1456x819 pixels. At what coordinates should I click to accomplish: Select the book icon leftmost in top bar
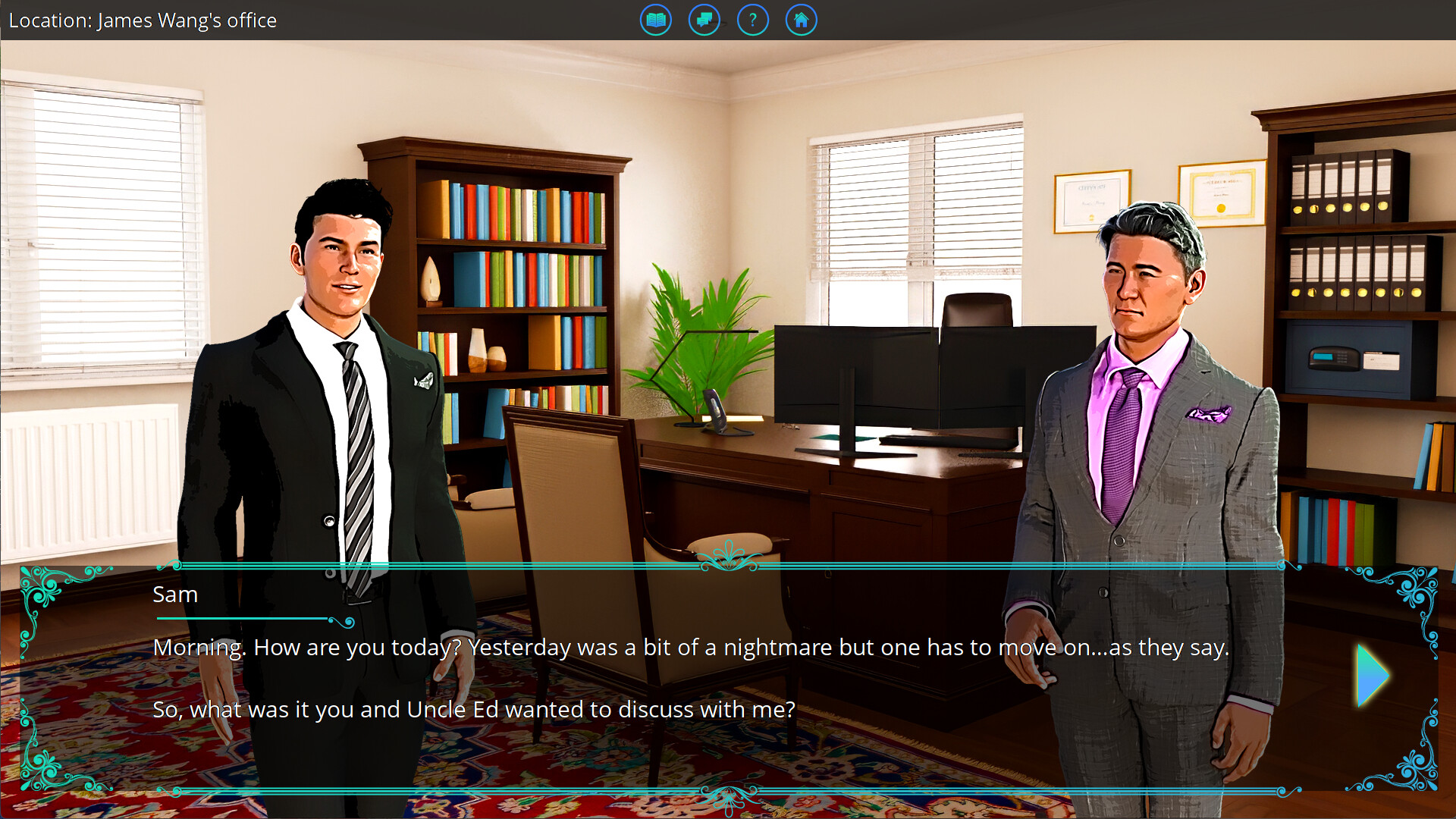[x=655, y=20]
